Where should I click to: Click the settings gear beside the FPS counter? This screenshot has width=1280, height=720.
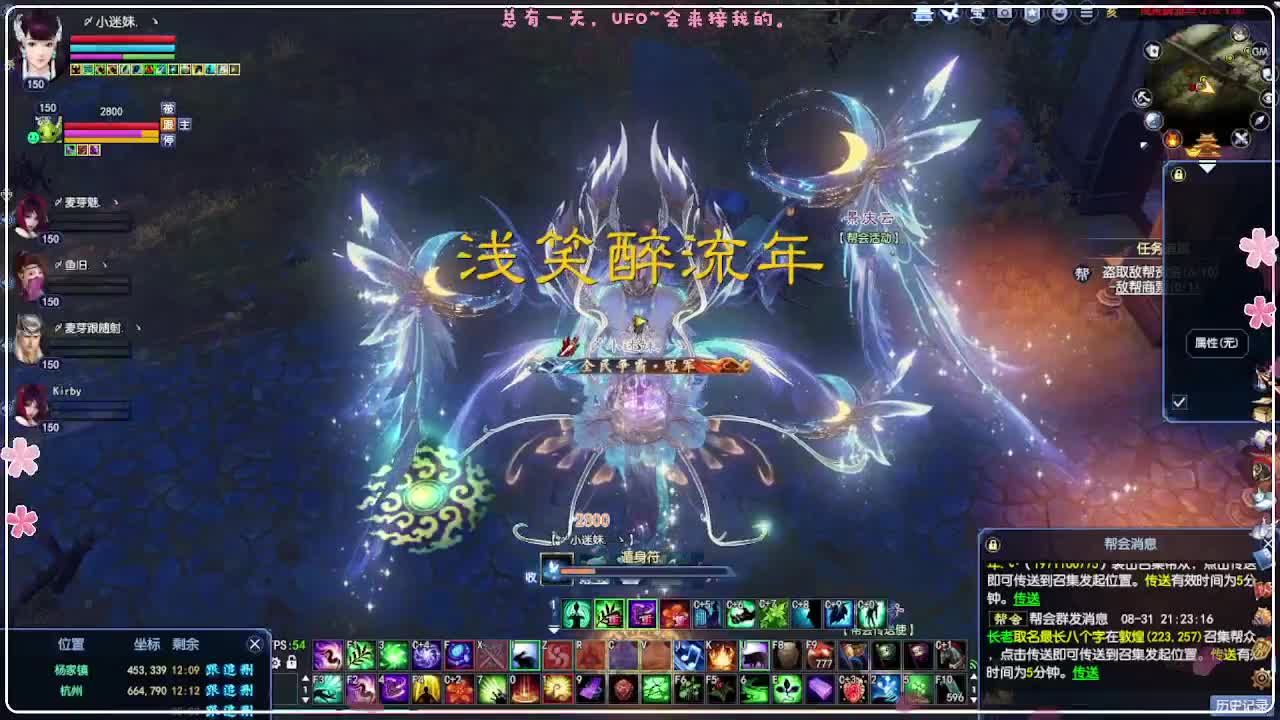point(276,662)
